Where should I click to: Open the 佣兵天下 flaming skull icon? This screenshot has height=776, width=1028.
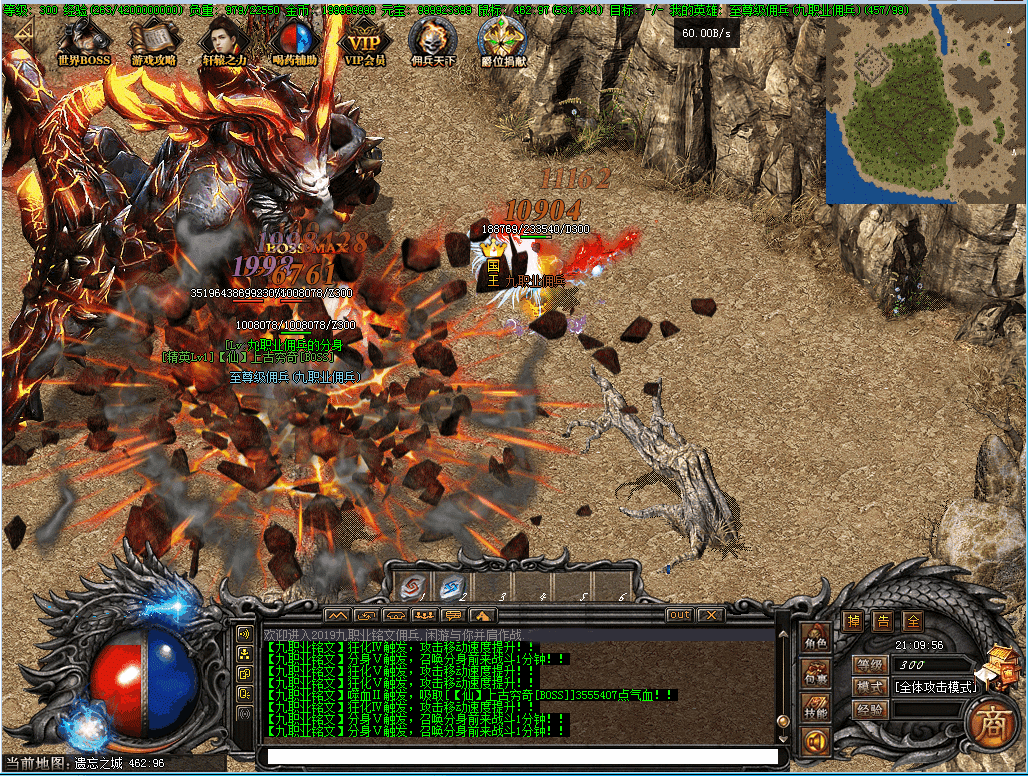pos(433,42)
